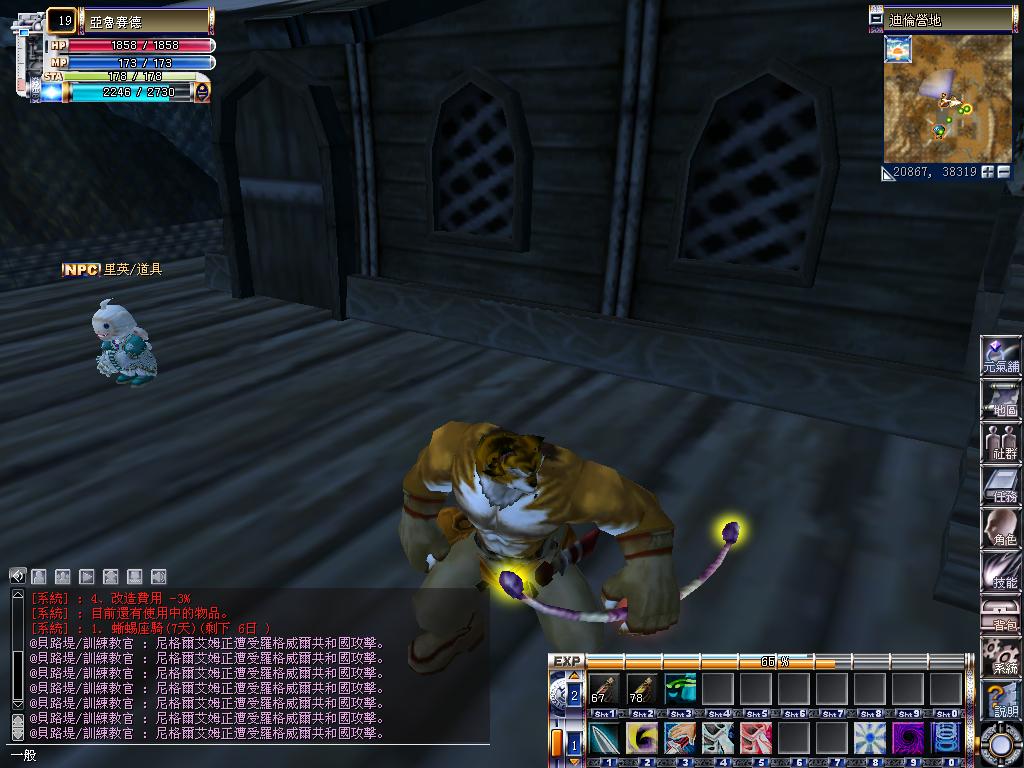
Task: Open the 元氣舖 shop menu
Action: tap(1000, 356)
